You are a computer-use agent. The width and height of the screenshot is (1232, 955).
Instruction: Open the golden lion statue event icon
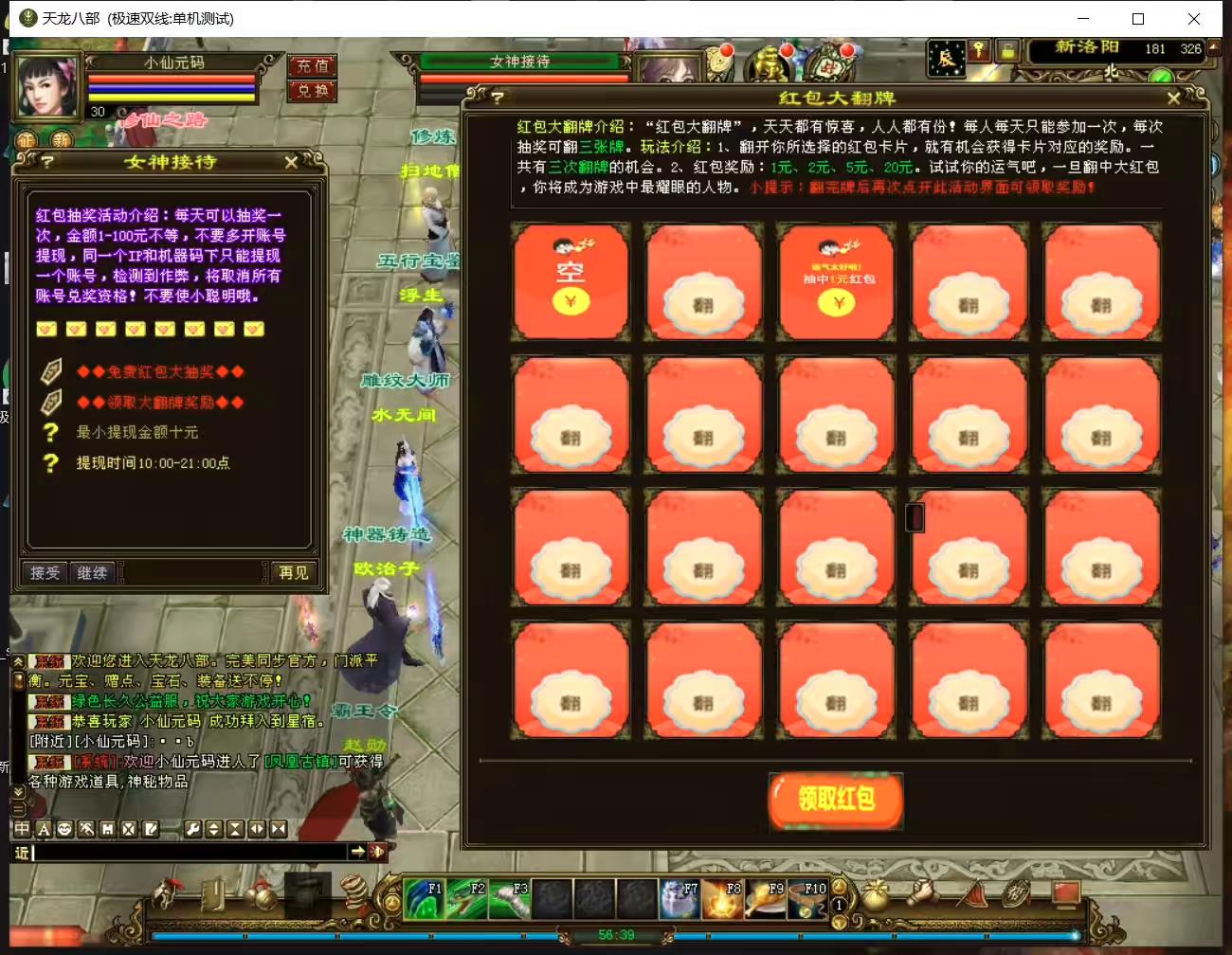(x=770, y=65)
